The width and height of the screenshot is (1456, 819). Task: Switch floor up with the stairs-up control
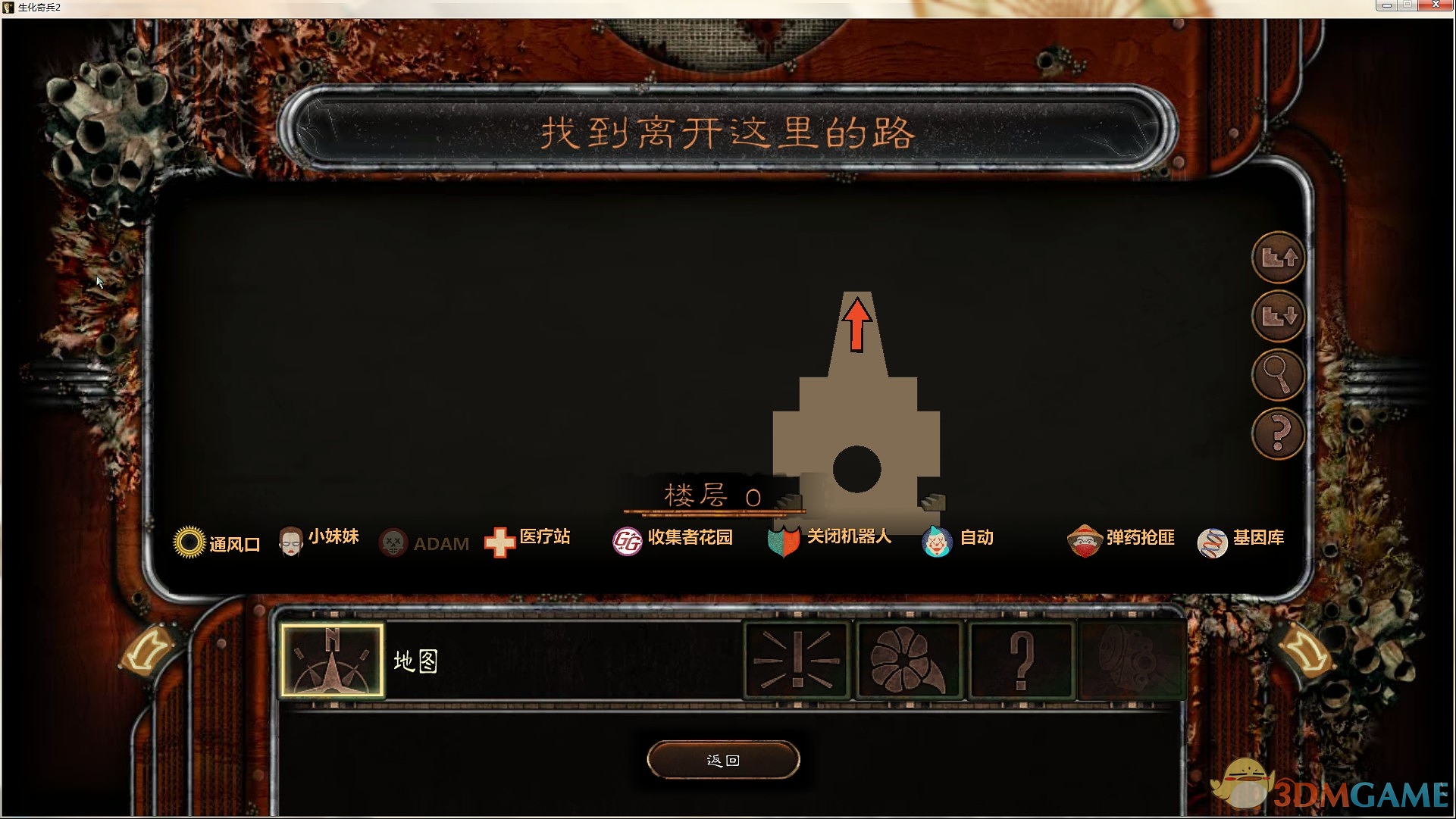click(x=1278, y=258)
